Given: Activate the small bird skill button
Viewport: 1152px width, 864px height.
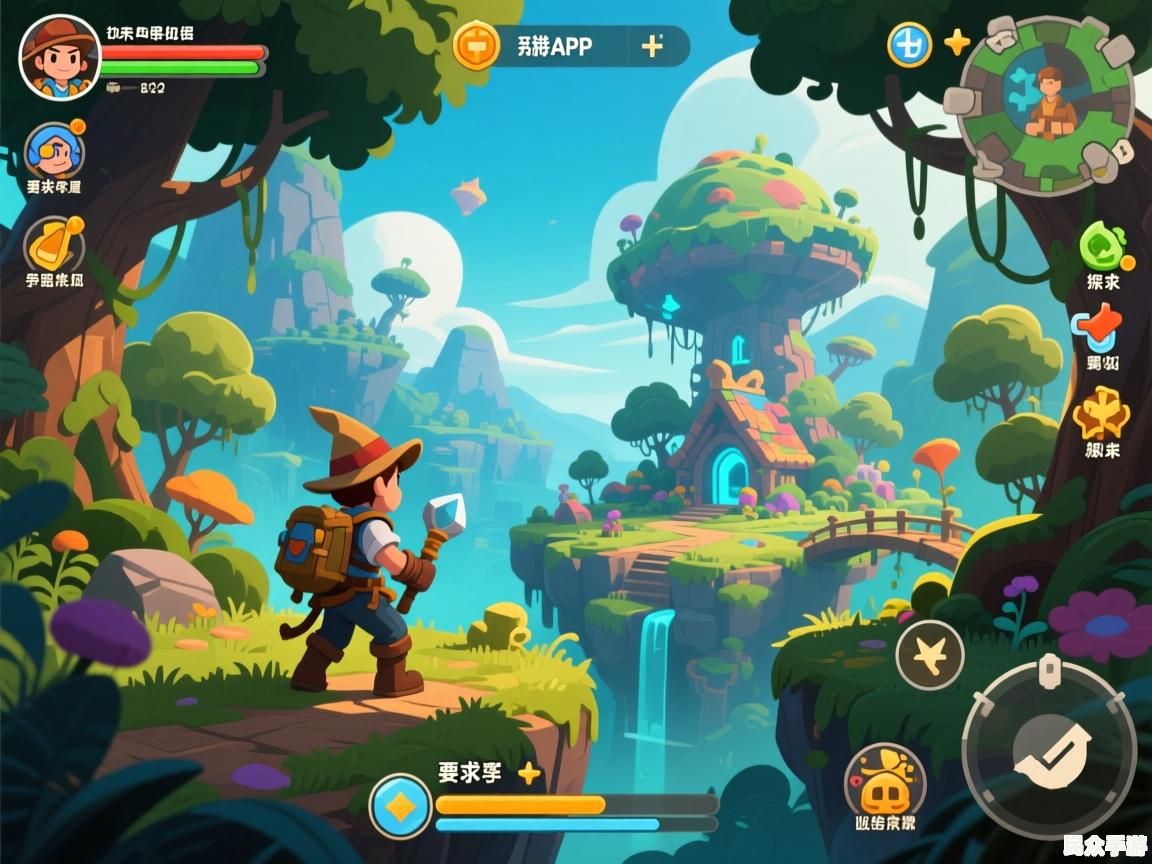Looking at the screenshot, I should click(x=929, y=655).
